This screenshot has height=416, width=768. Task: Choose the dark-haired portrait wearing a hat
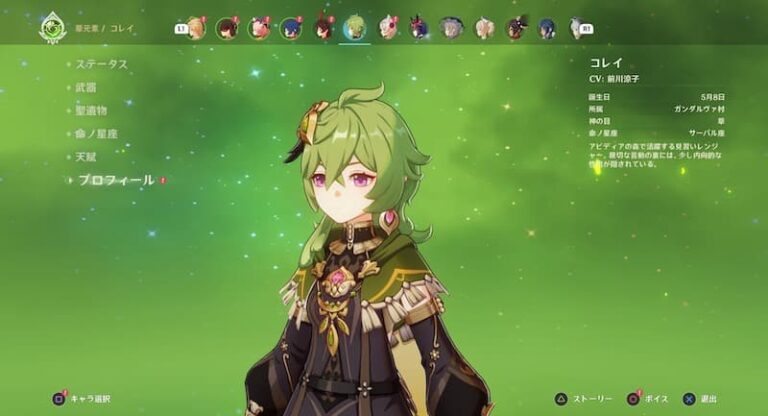(x=515, y=28)
